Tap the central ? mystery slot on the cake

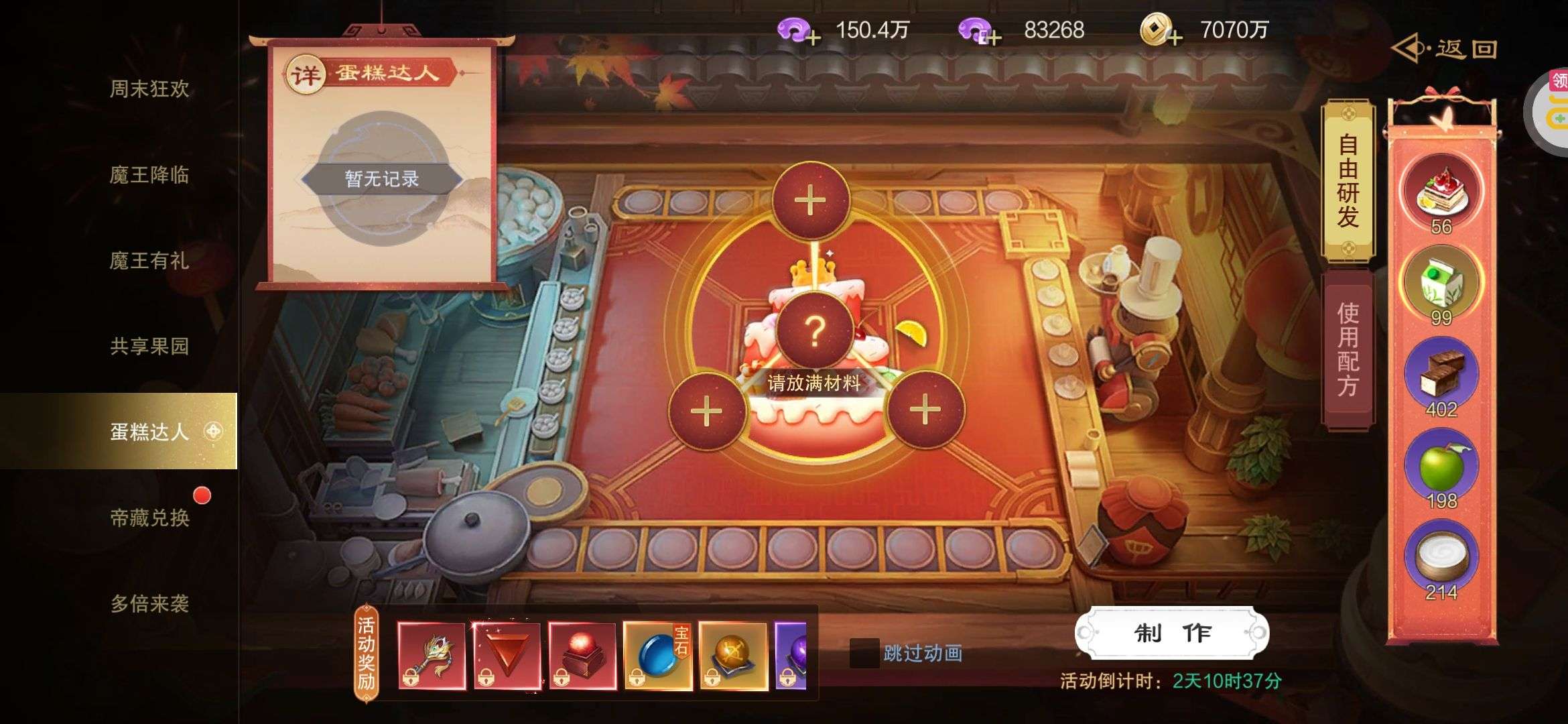(815, 332)
